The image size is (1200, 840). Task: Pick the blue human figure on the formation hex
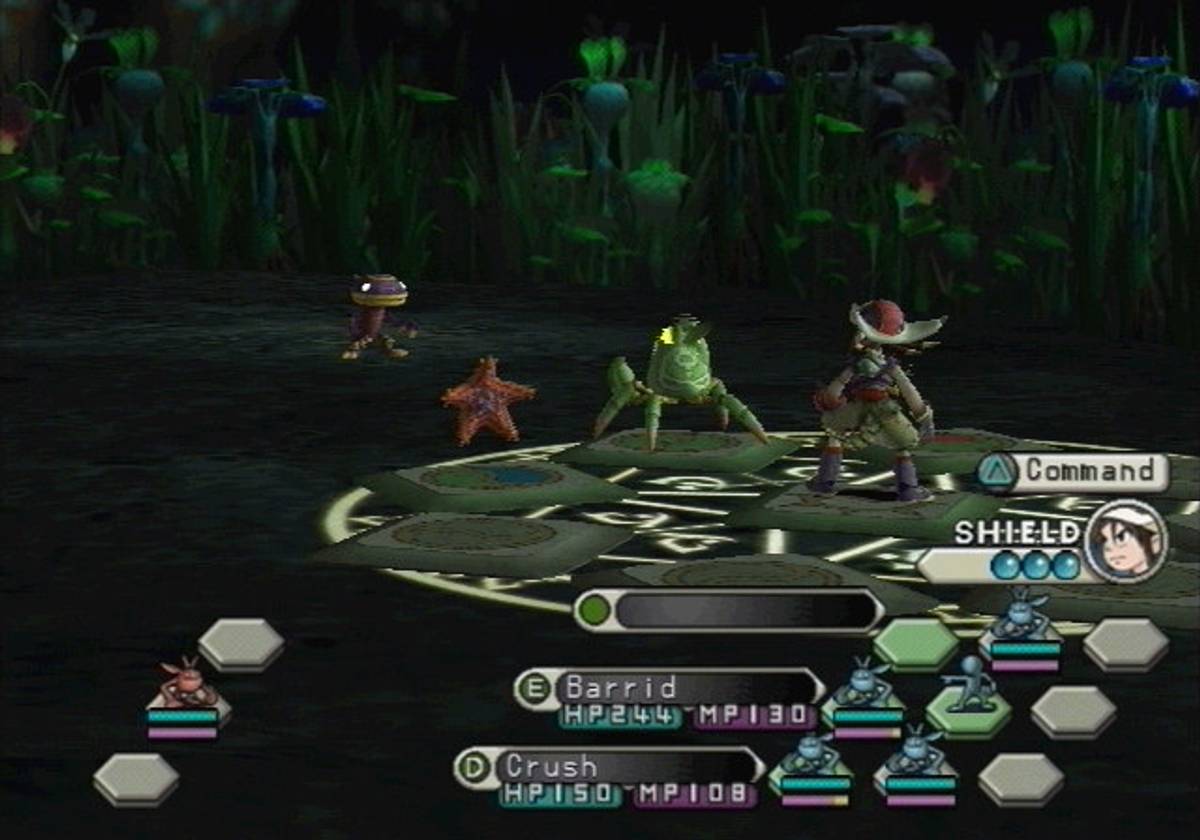click(x=968, y=686)
